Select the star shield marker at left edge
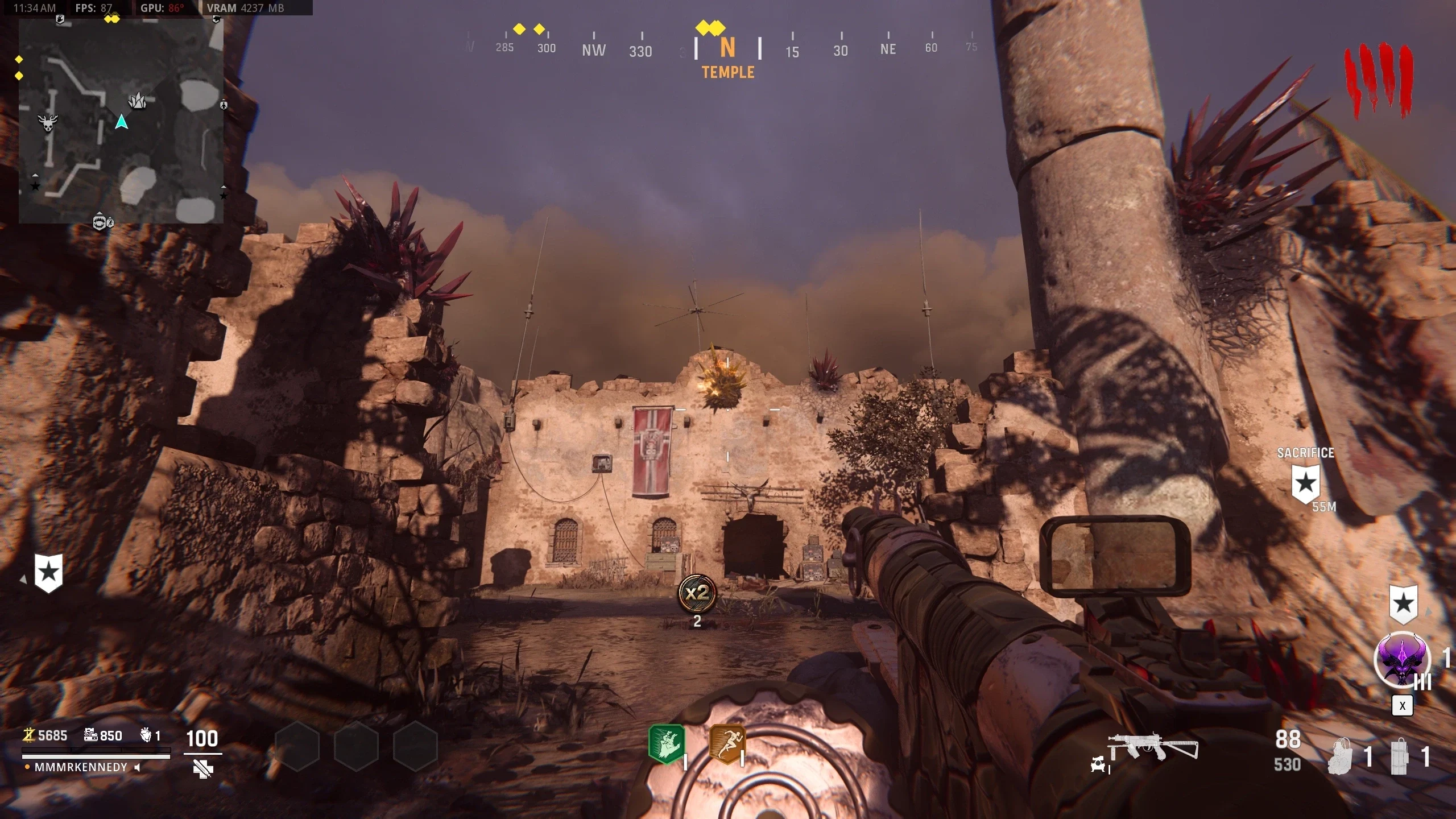 (48, 572)
